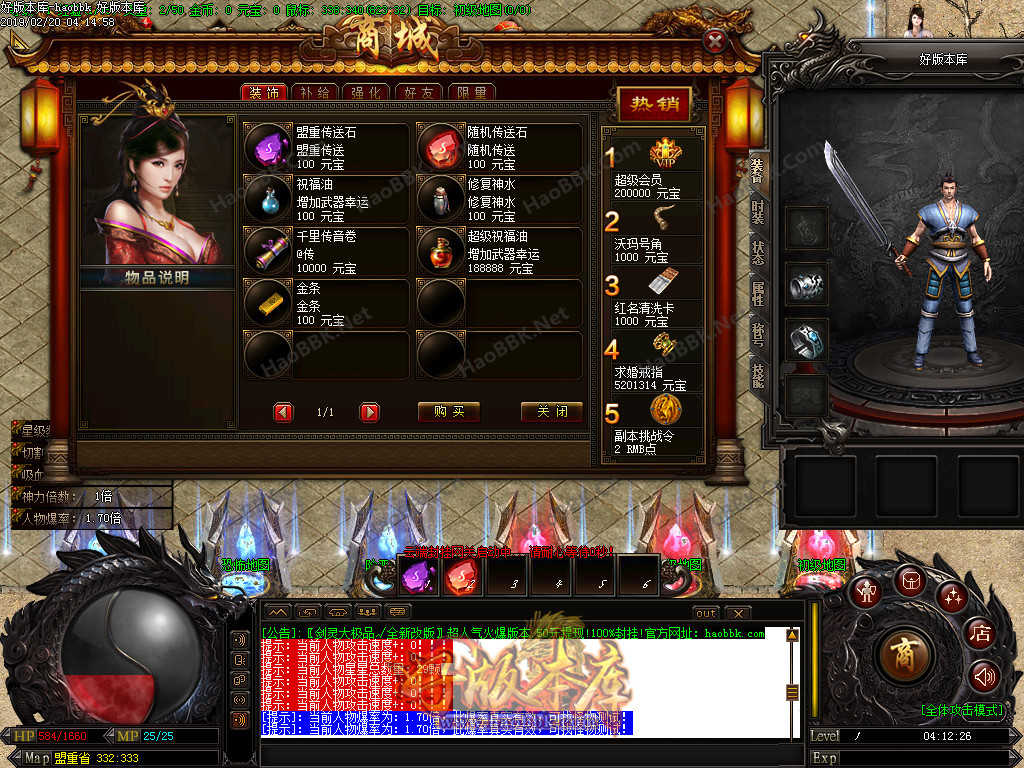This screenshot has width=1024, height=768.
Task: Choose the 随机传送石 red teleport stone
Action: (x=440, y=148)
